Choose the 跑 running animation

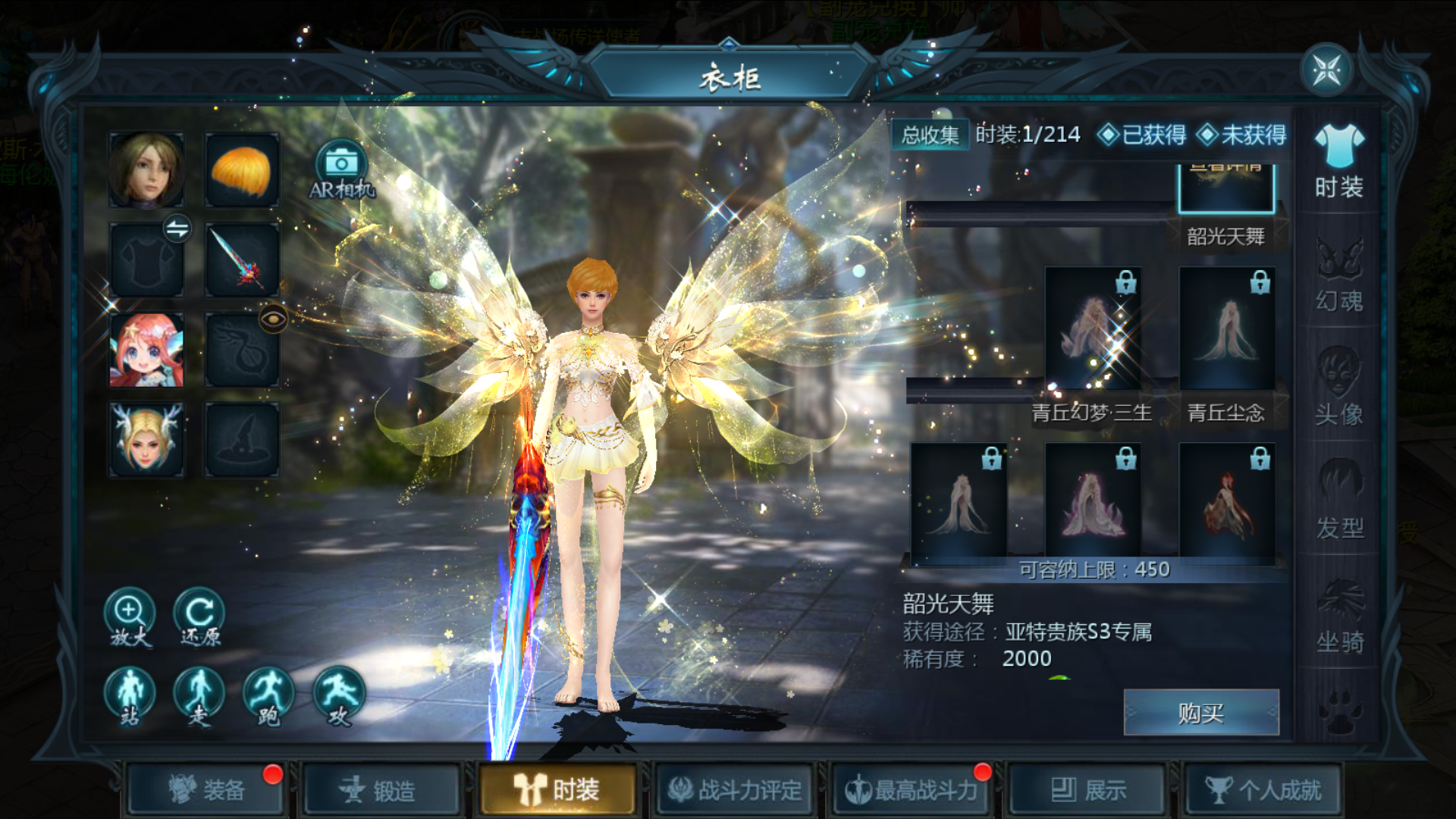click(x=268, y=696)
